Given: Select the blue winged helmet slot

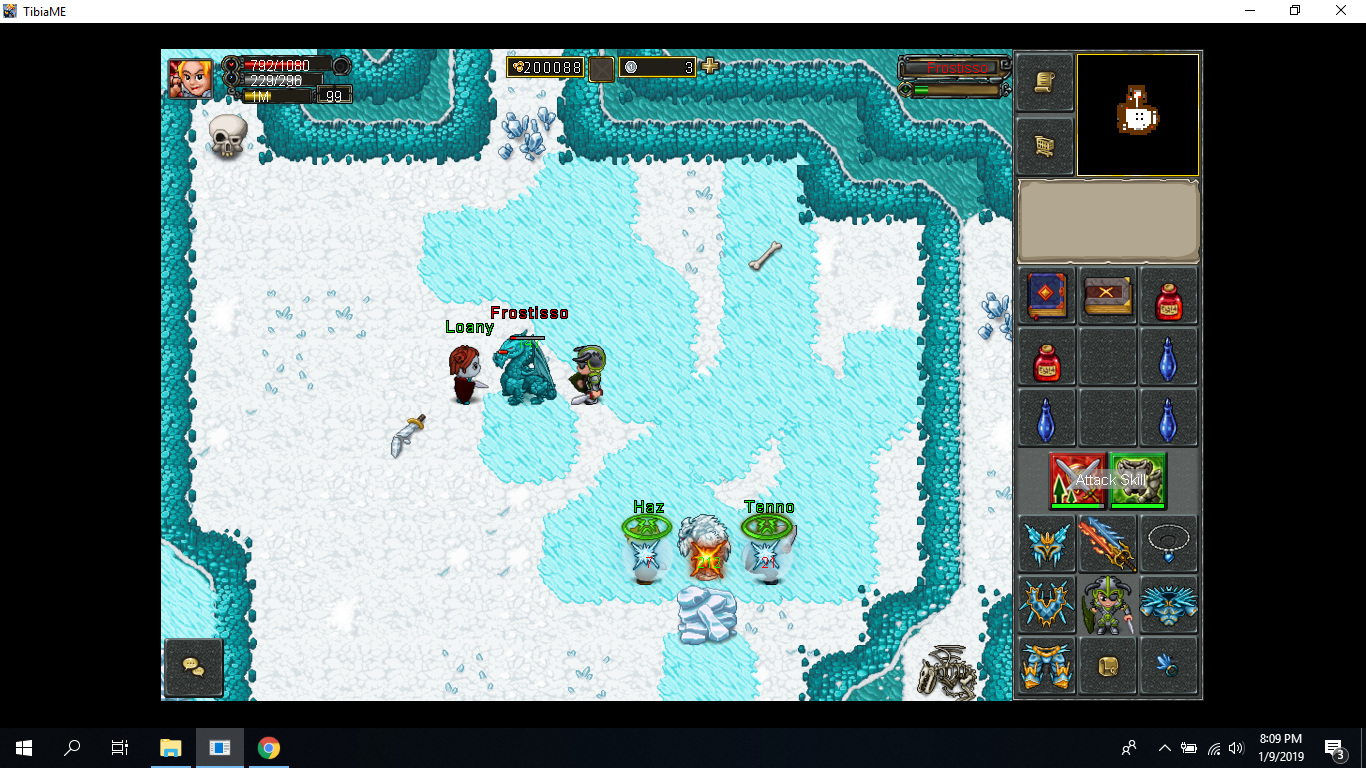Looking at the screenshot, I should coord(1047,545).
